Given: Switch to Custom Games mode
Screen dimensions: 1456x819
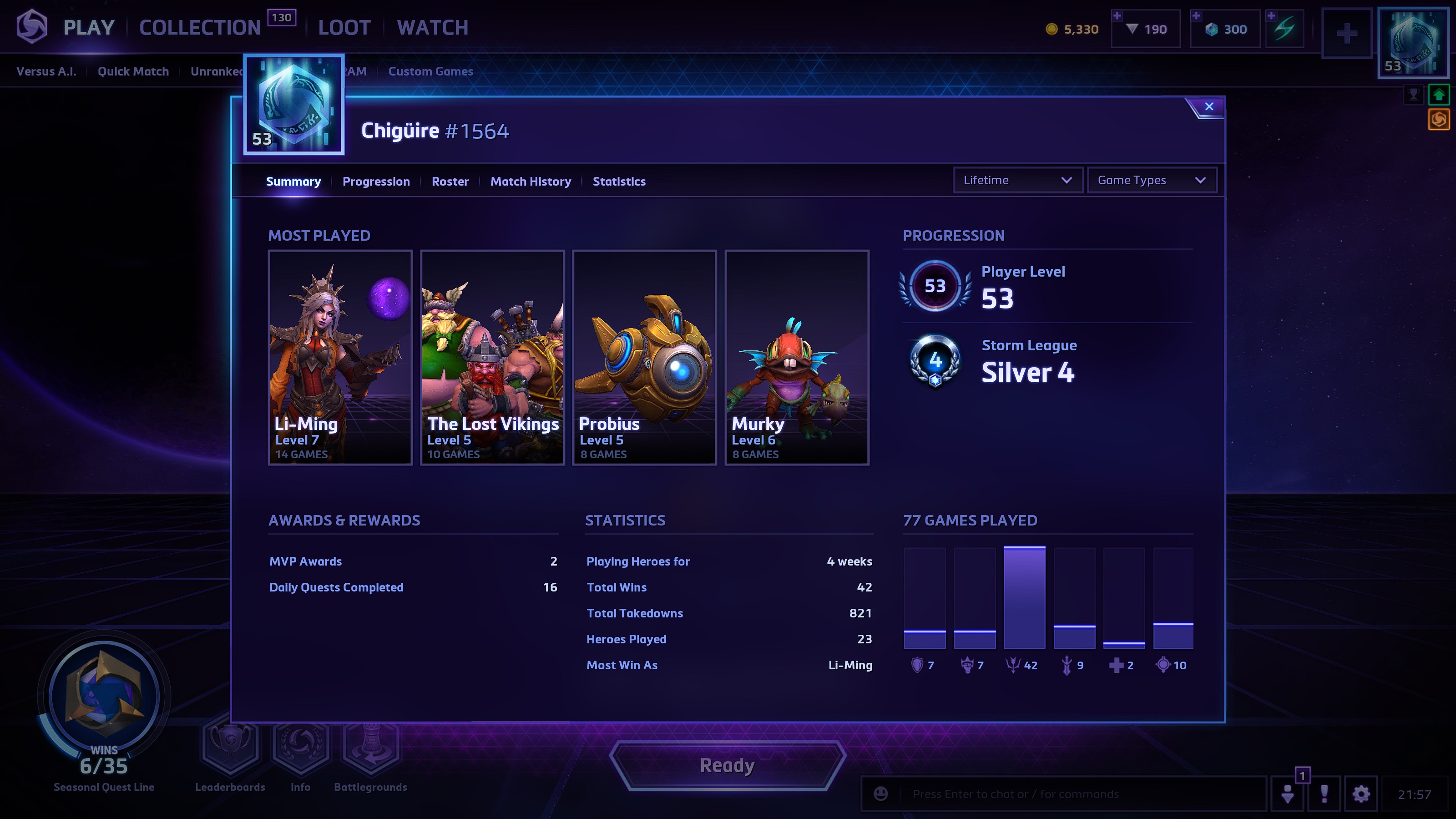Looking at the screenshot, I should 430,71.
